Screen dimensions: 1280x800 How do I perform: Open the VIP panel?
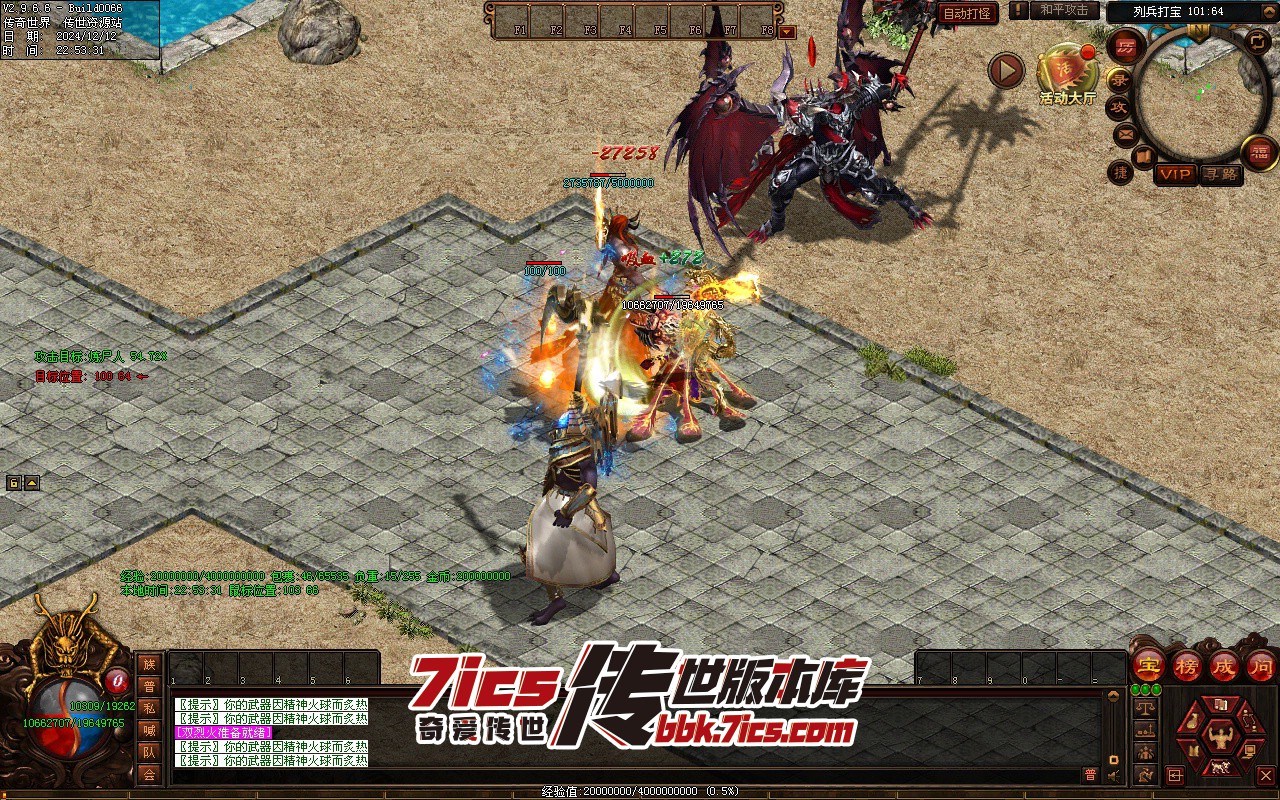pos(1176,174)
